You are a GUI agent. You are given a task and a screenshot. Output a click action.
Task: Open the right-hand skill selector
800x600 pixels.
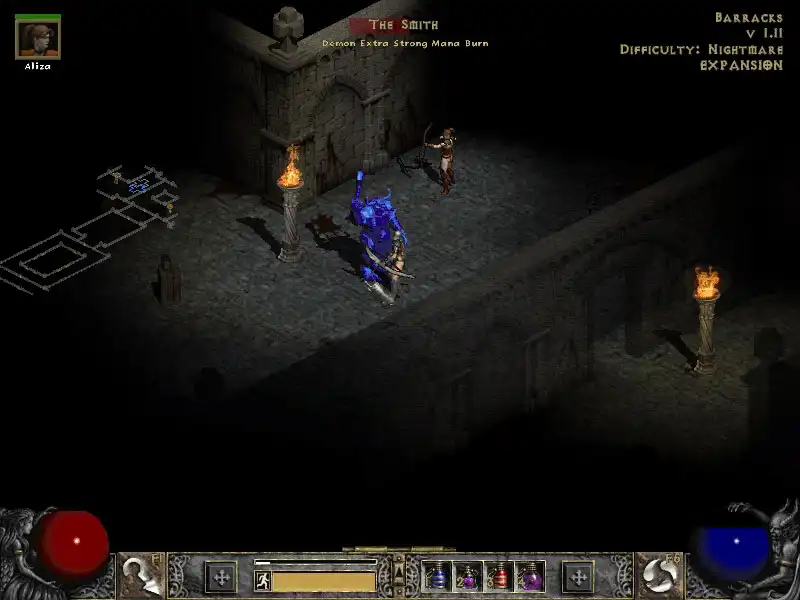tap(658, 575)
